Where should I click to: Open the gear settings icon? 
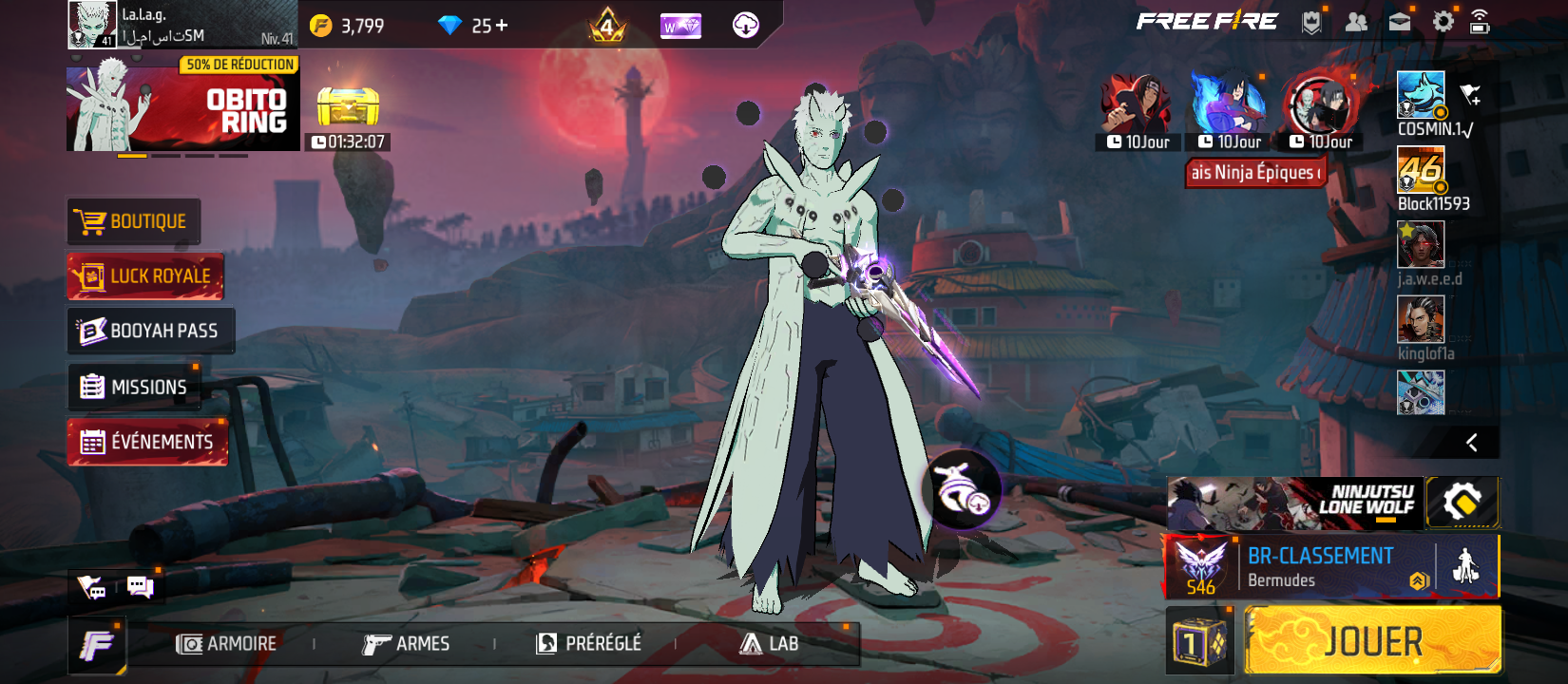tap(1443, 22)
